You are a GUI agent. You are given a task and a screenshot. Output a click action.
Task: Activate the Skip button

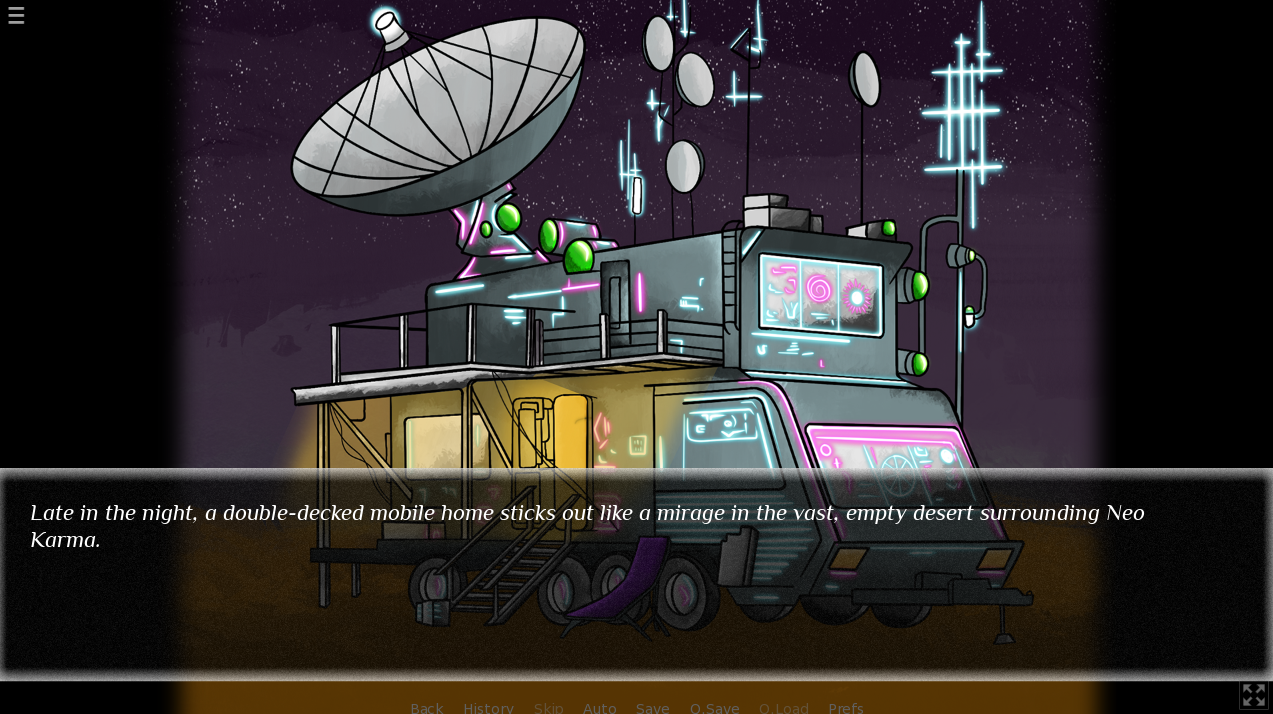[x=548, y=708]
